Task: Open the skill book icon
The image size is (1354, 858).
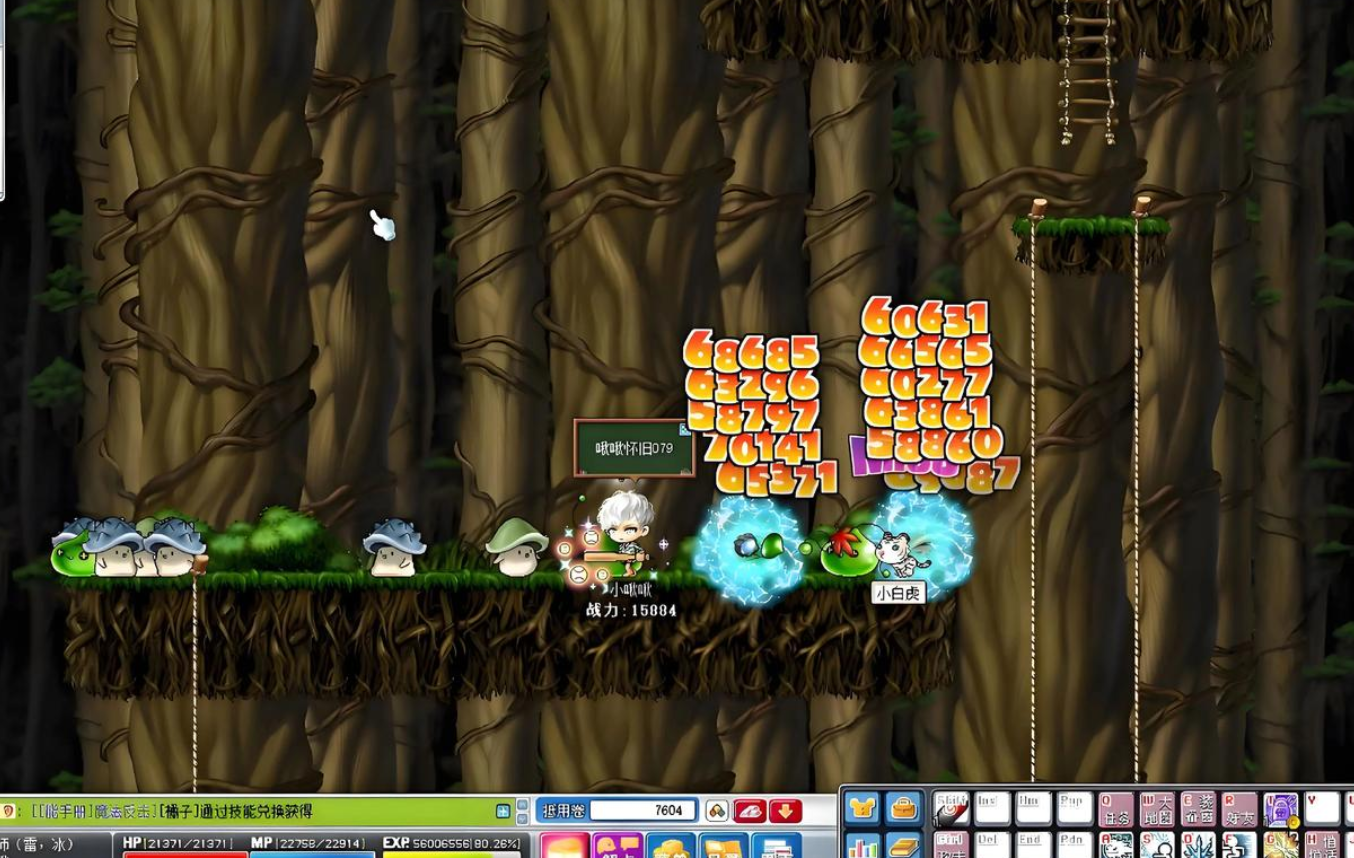Action: [x=904, y=846]
